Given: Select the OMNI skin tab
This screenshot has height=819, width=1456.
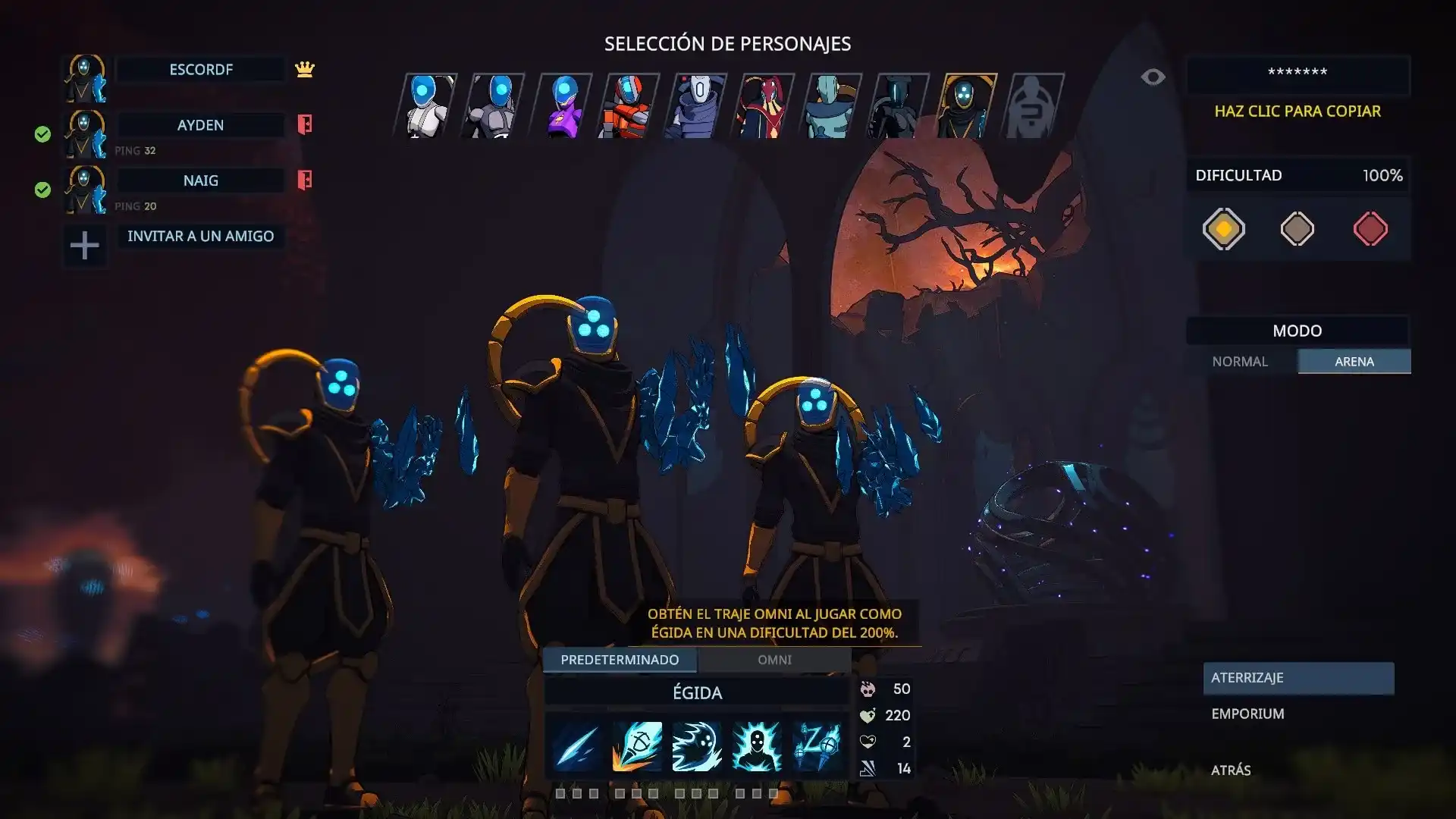Looking at the screenshot, I should [x=774, y=660].
